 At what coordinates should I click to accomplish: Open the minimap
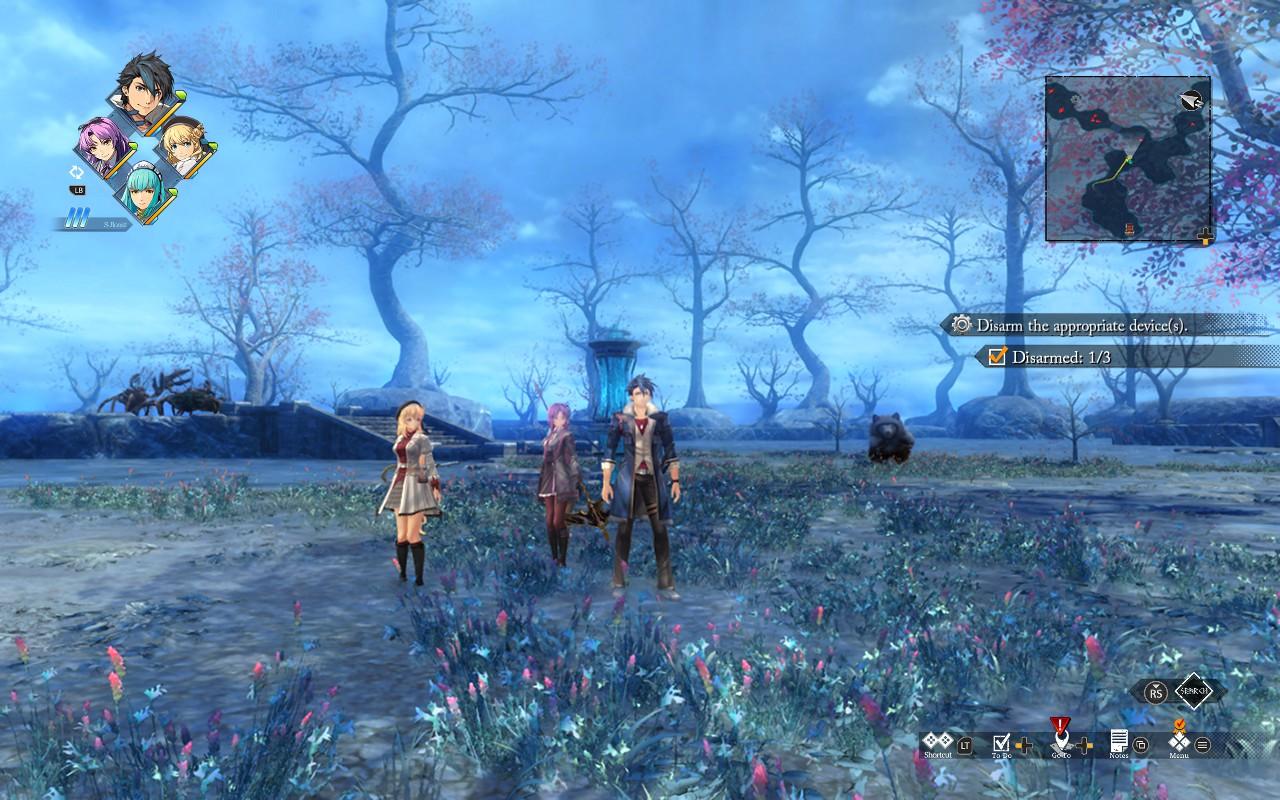(x=1127, y=158)
